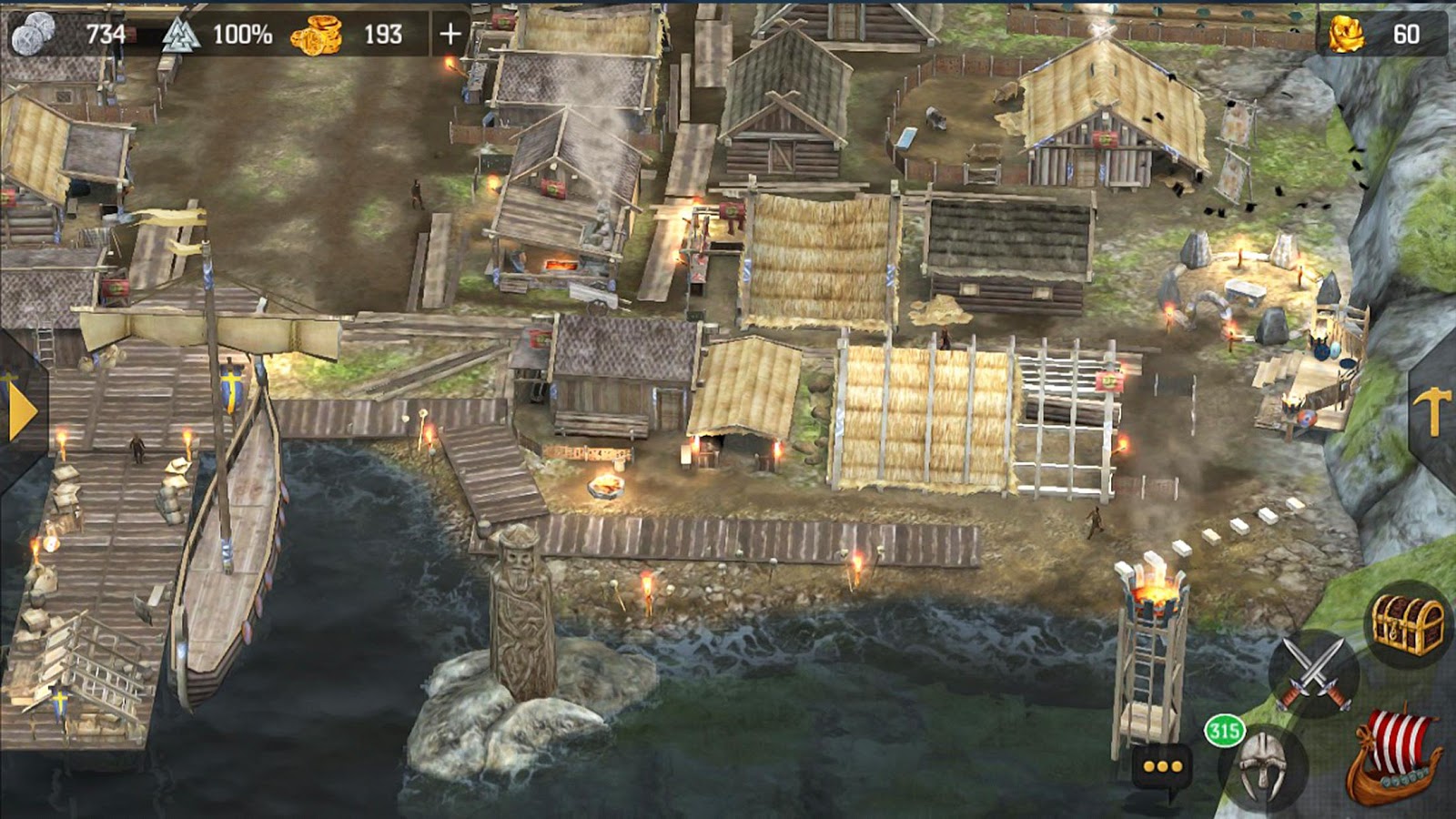Open the treasure chest menu
This screenshot has width=1456, height=819.
1408,623
